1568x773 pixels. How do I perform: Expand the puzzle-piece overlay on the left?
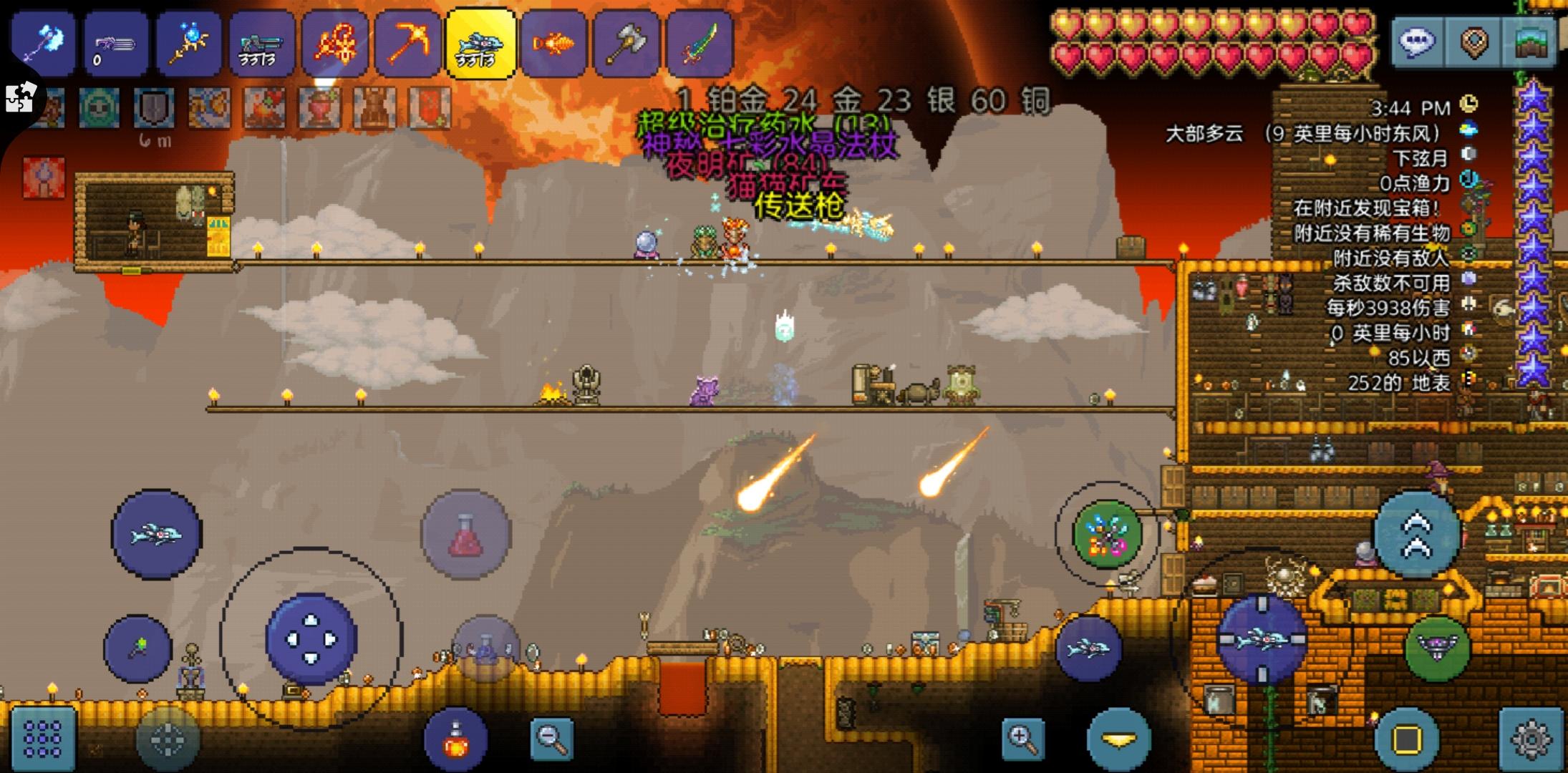(x=21, y=97)
